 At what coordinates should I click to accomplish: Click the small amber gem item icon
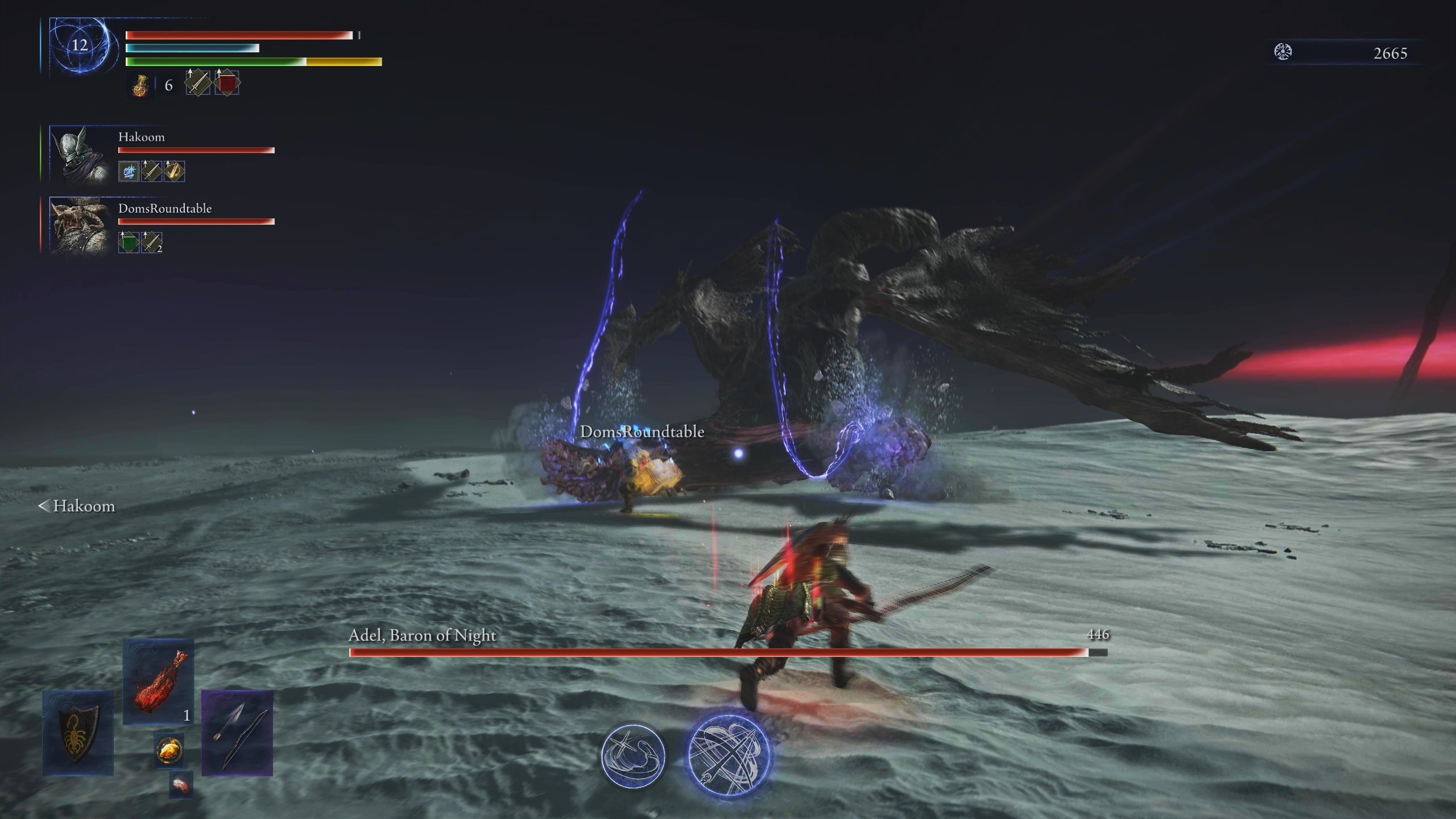click(169, 750)
